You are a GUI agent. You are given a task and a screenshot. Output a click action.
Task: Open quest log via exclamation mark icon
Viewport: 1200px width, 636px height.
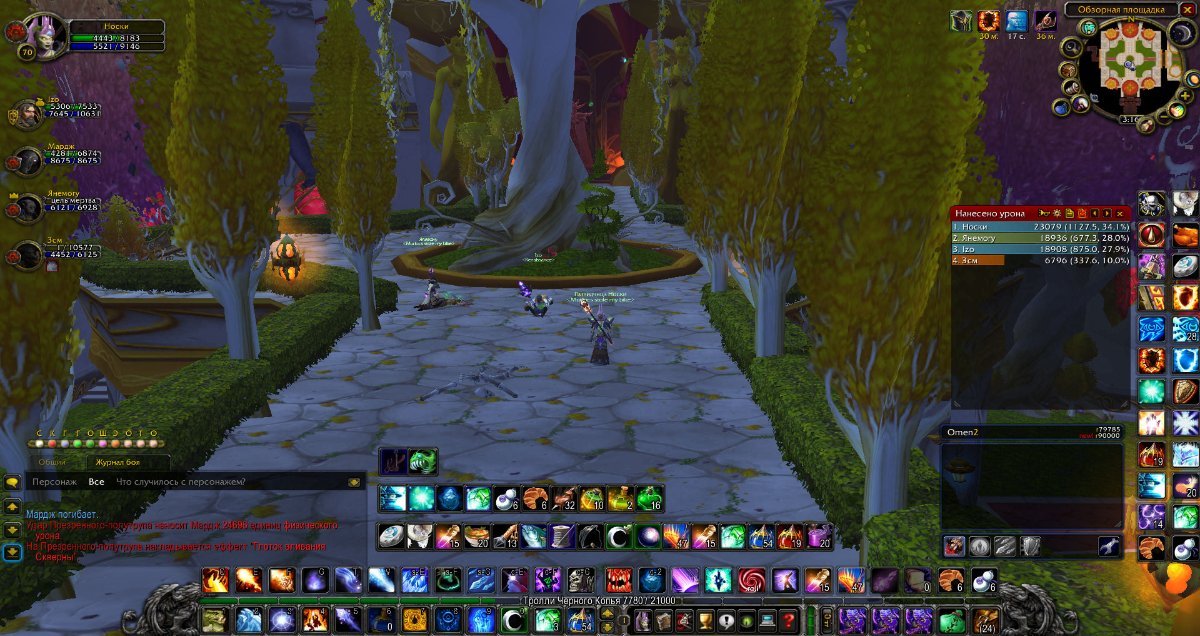pyautogui.click(x=725, y=620)
